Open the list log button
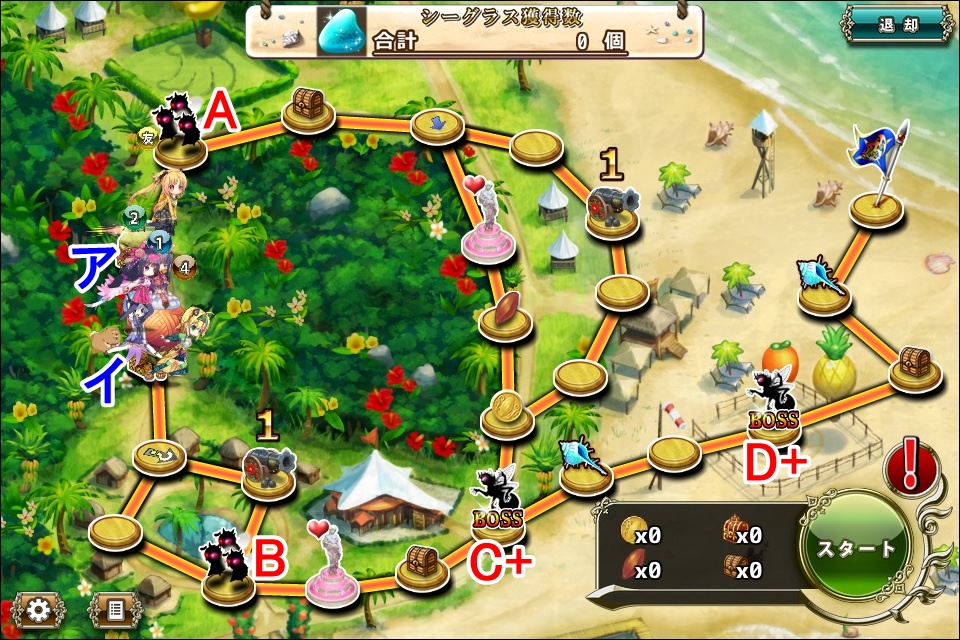 coord(113,609)
